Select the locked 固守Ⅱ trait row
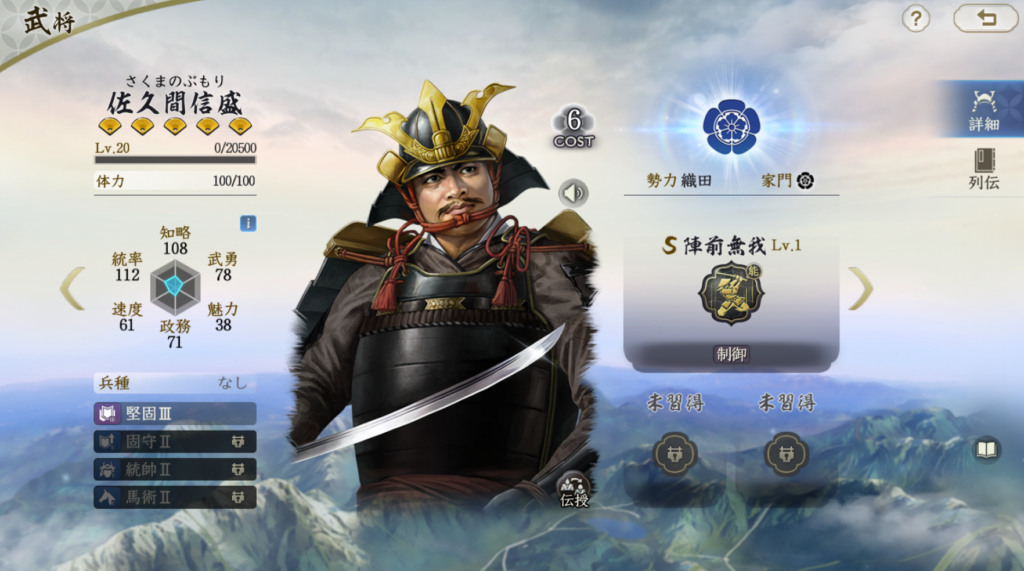The height and width of the screenshot is (571, 1024). pyautogui.click(x=175, y=441)
